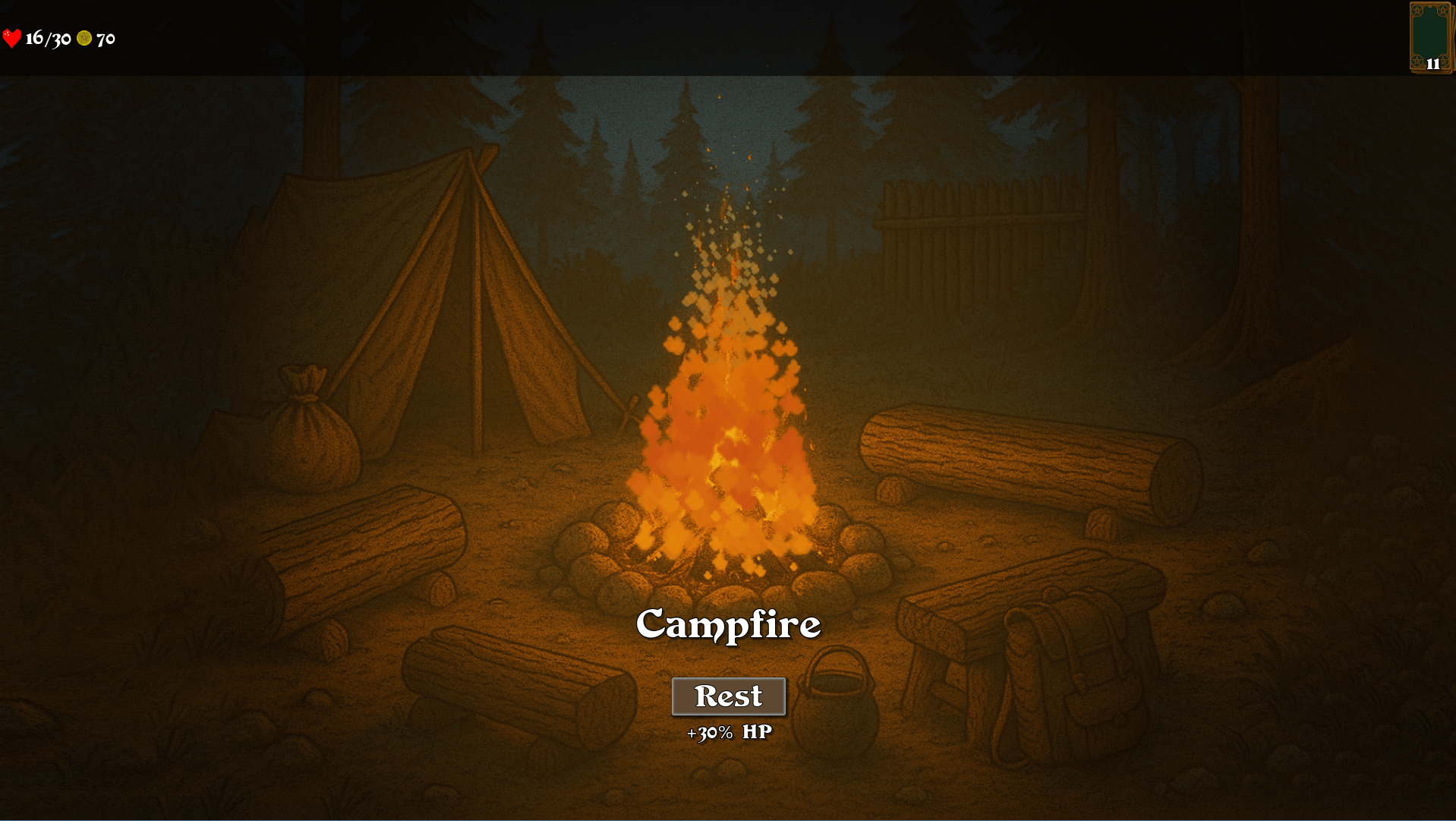The width and height of the screenshot is (1456, 821).
Task: Click the red heart health icon
Action: coord(12,36)
